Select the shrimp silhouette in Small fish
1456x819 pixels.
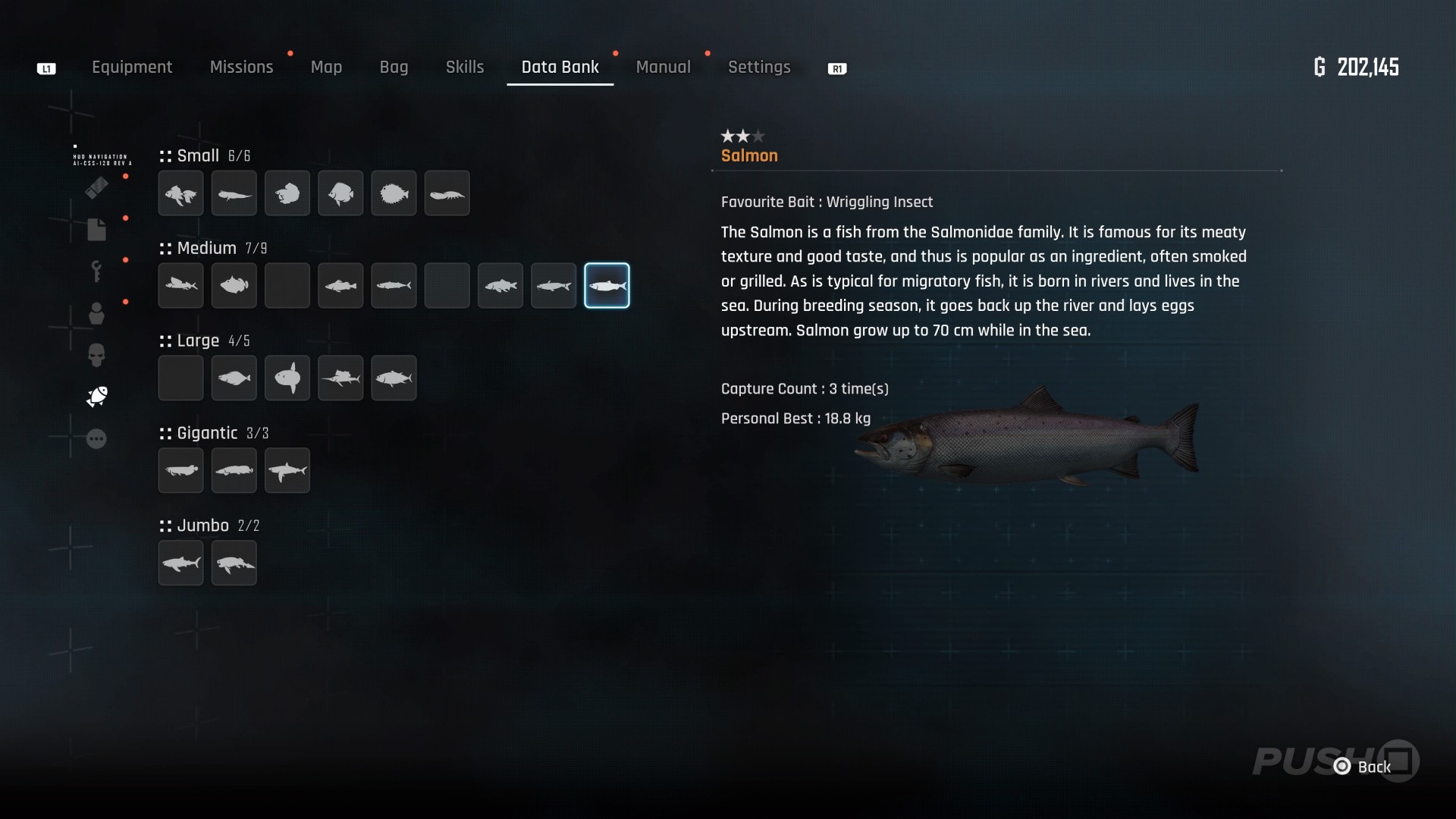coord(447,194)
